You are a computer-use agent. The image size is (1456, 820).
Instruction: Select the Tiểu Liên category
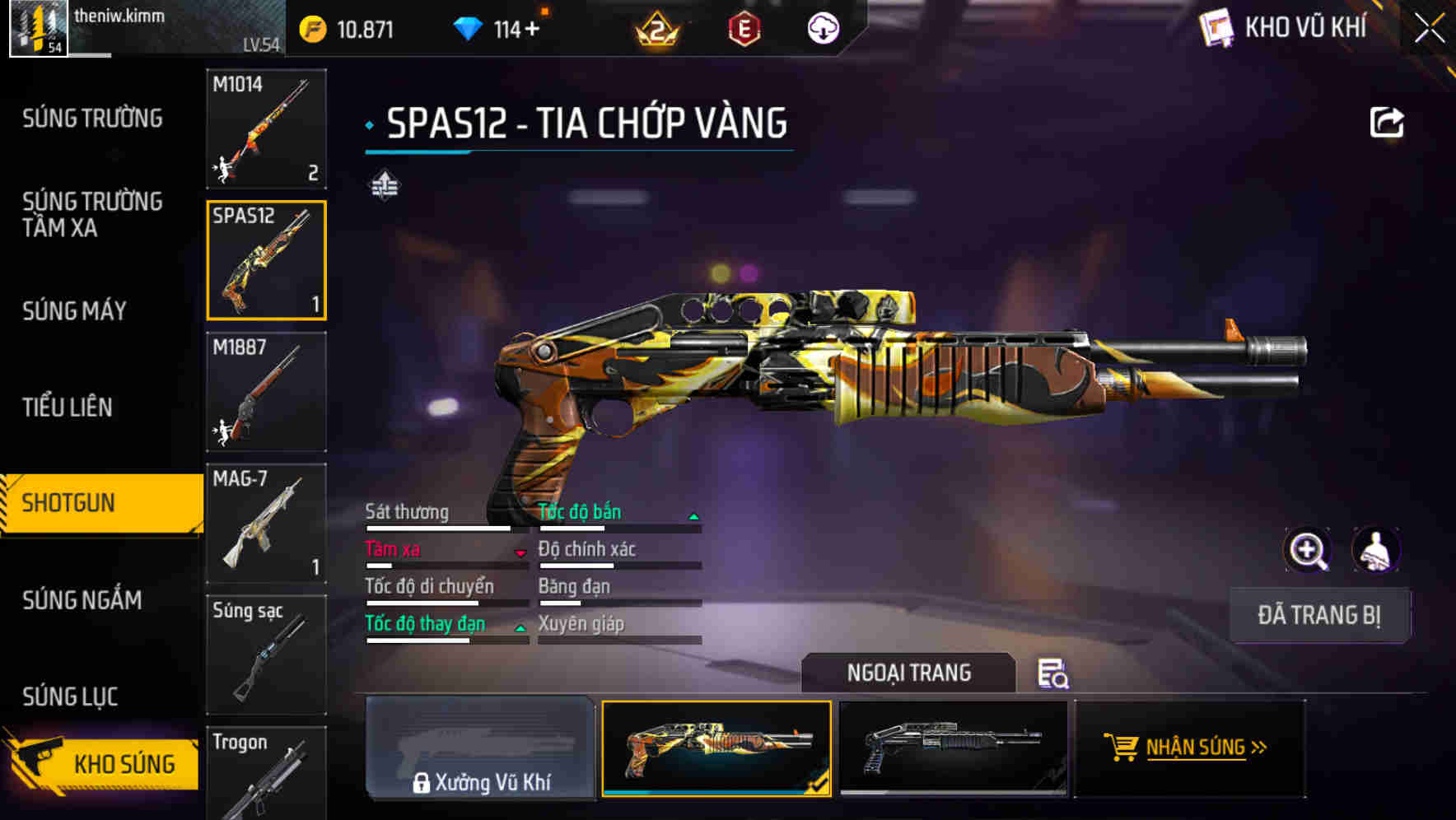click(68, 407)
